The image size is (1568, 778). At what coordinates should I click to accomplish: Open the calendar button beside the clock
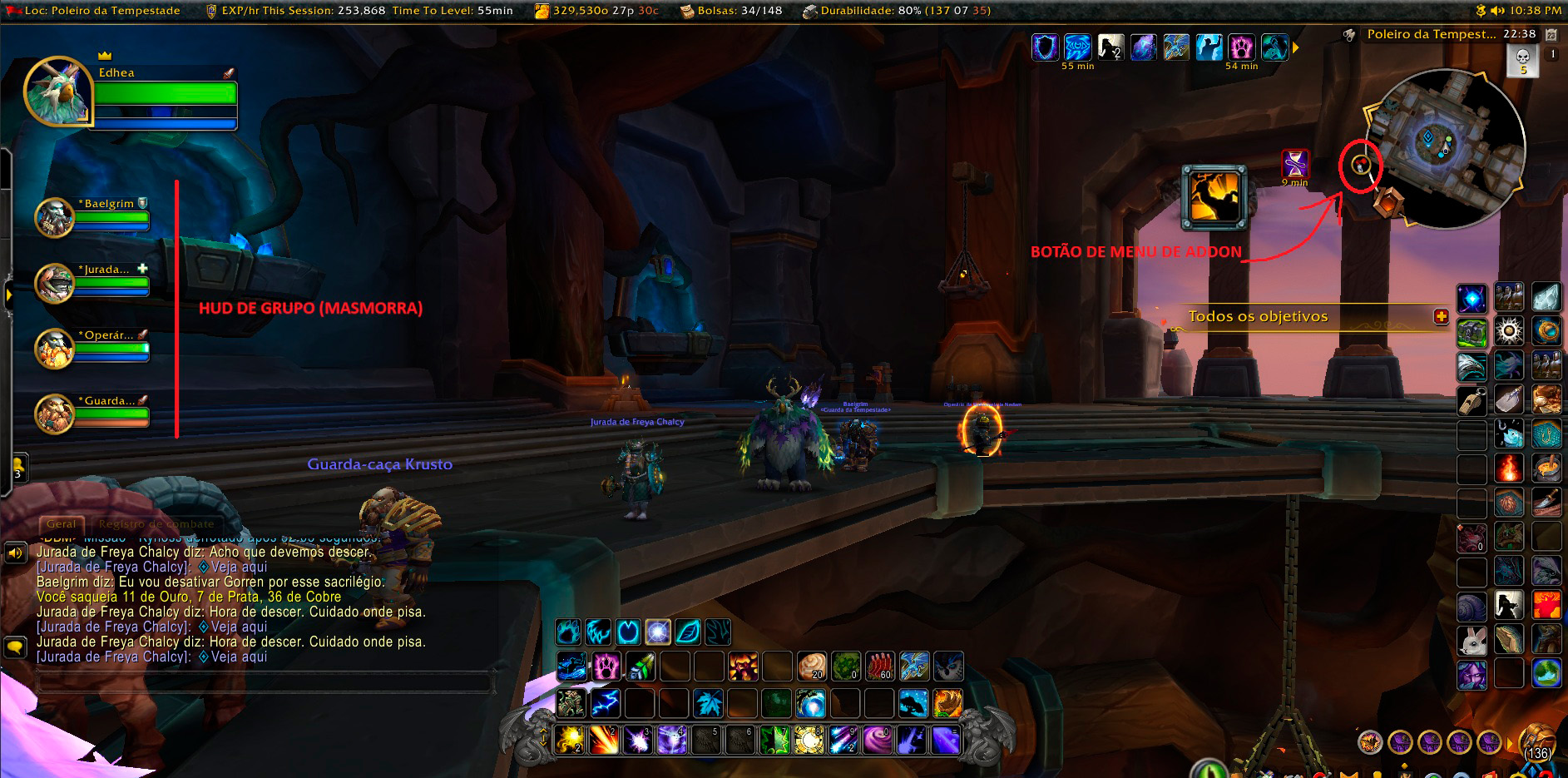pos(1551,34)
